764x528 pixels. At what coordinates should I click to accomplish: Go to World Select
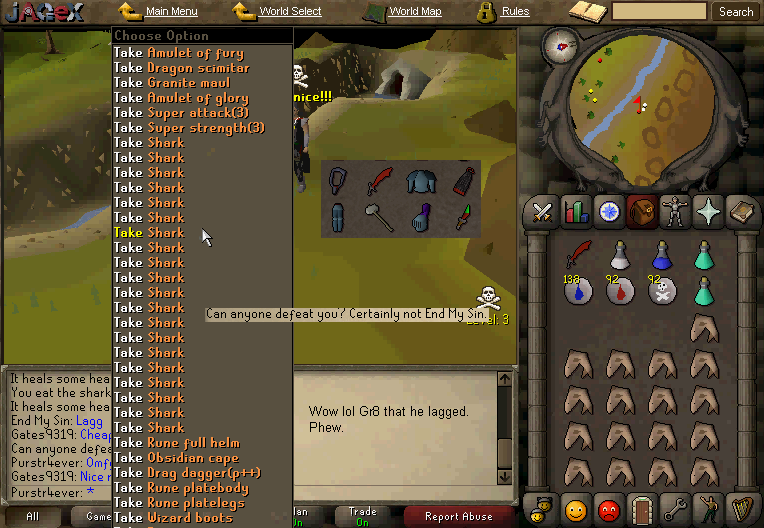tap(290, 12)
